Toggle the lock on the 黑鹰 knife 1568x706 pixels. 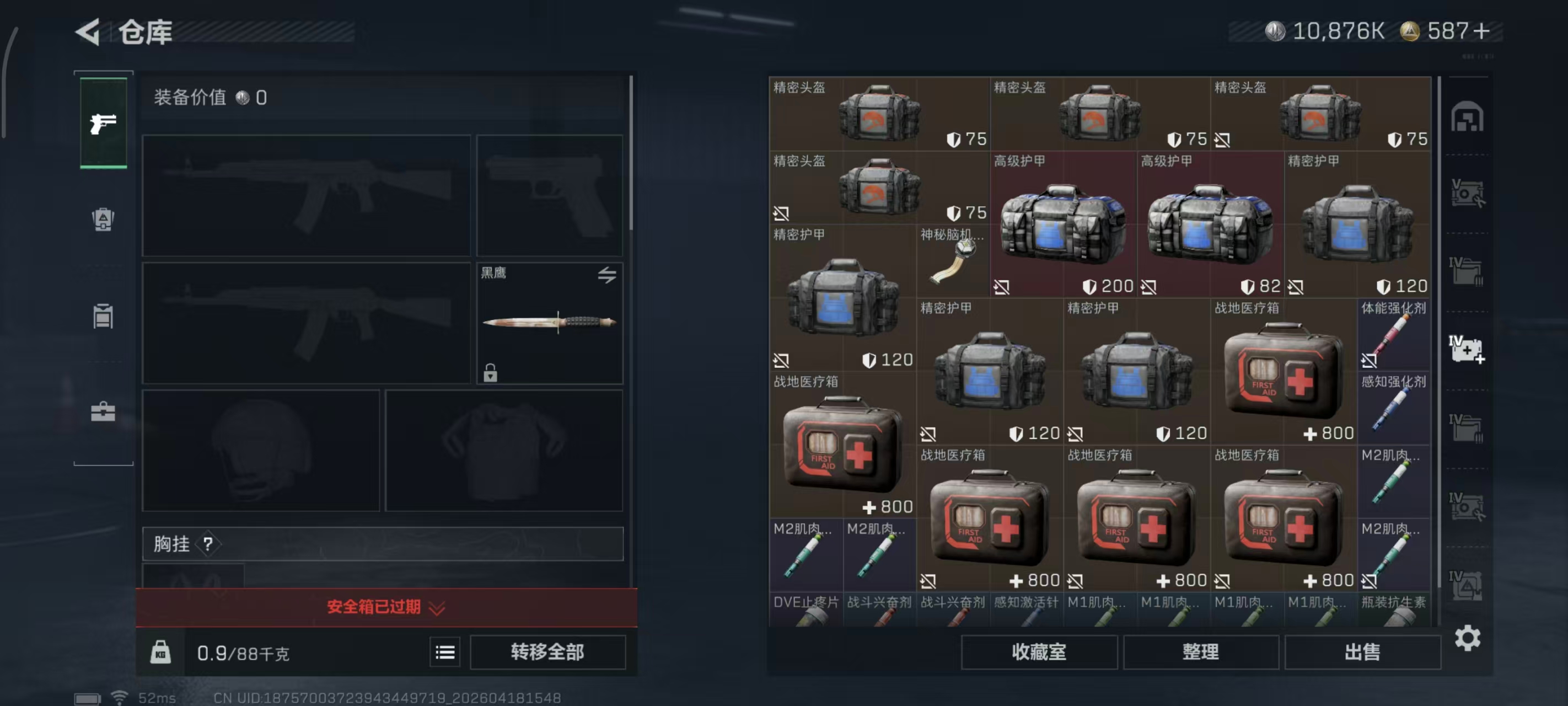(491, 374)
